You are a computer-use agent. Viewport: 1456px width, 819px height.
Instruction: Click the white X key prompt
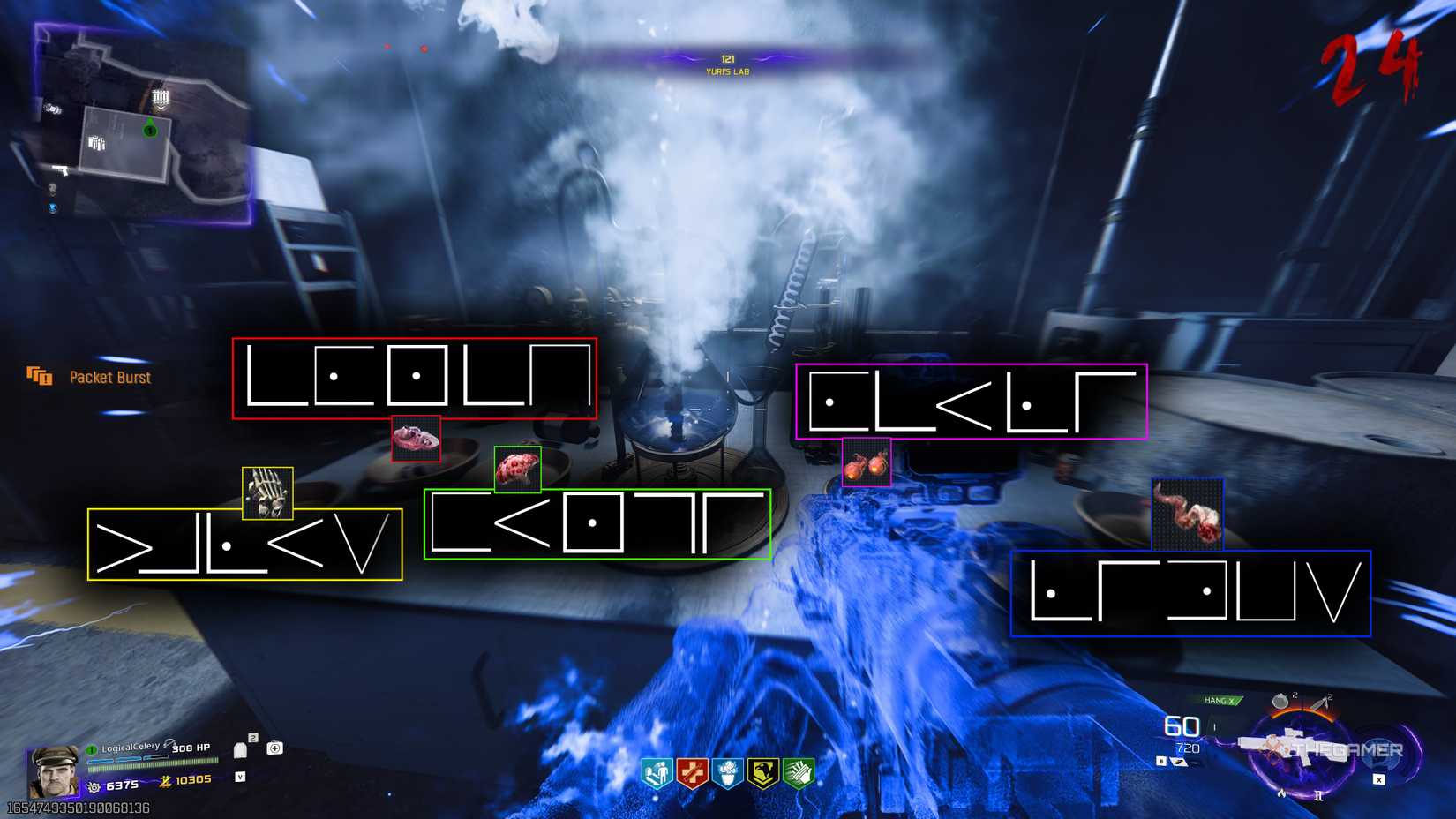(x=1378, y=779)
